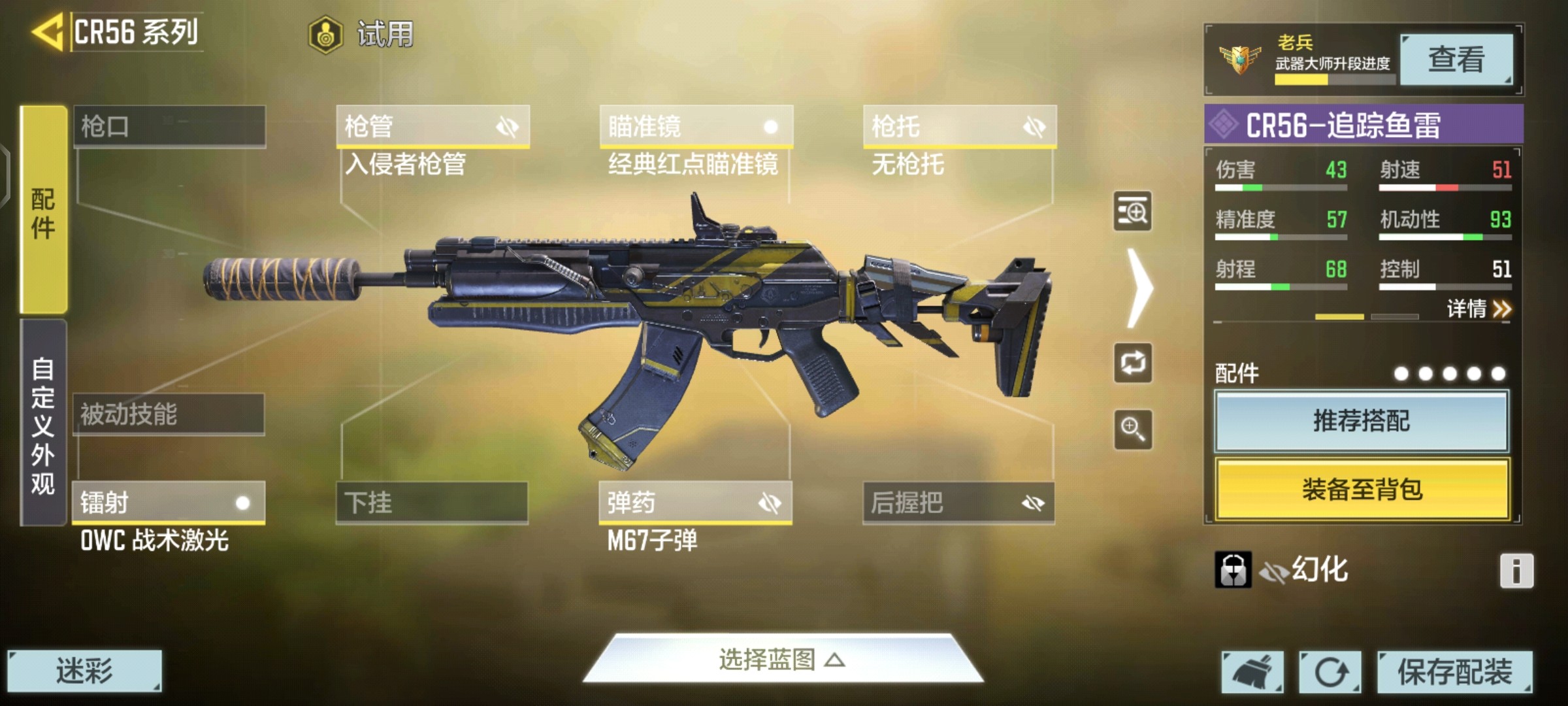Image resolution: width=1568 pixels, height=706 pixels.
Task: Switch to the 配件 attachments tab
Action: pyautogui.click(x=43, y=210)
